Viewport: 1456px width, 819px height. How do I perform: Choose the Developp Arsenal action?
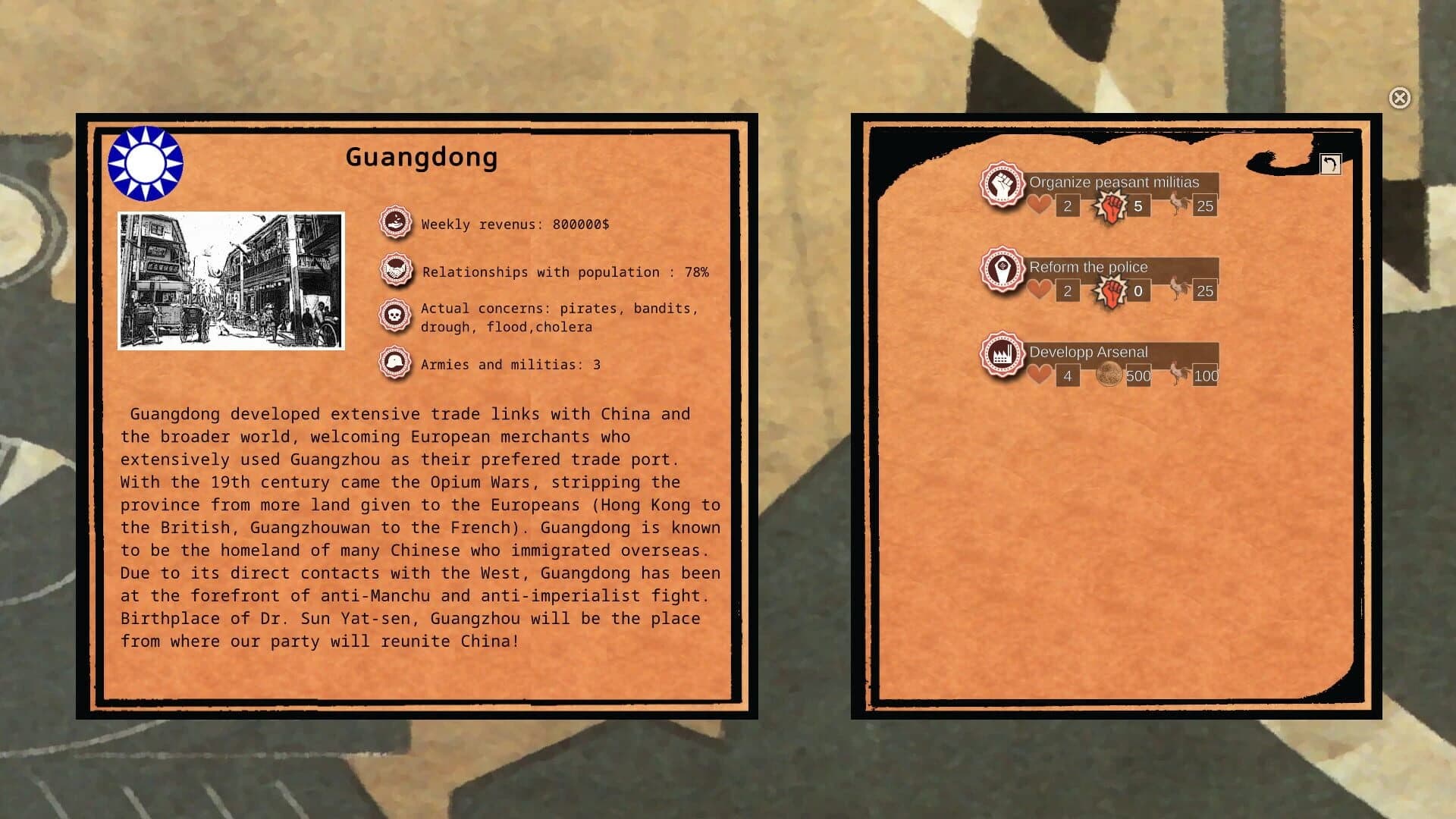pos(1088,352)
